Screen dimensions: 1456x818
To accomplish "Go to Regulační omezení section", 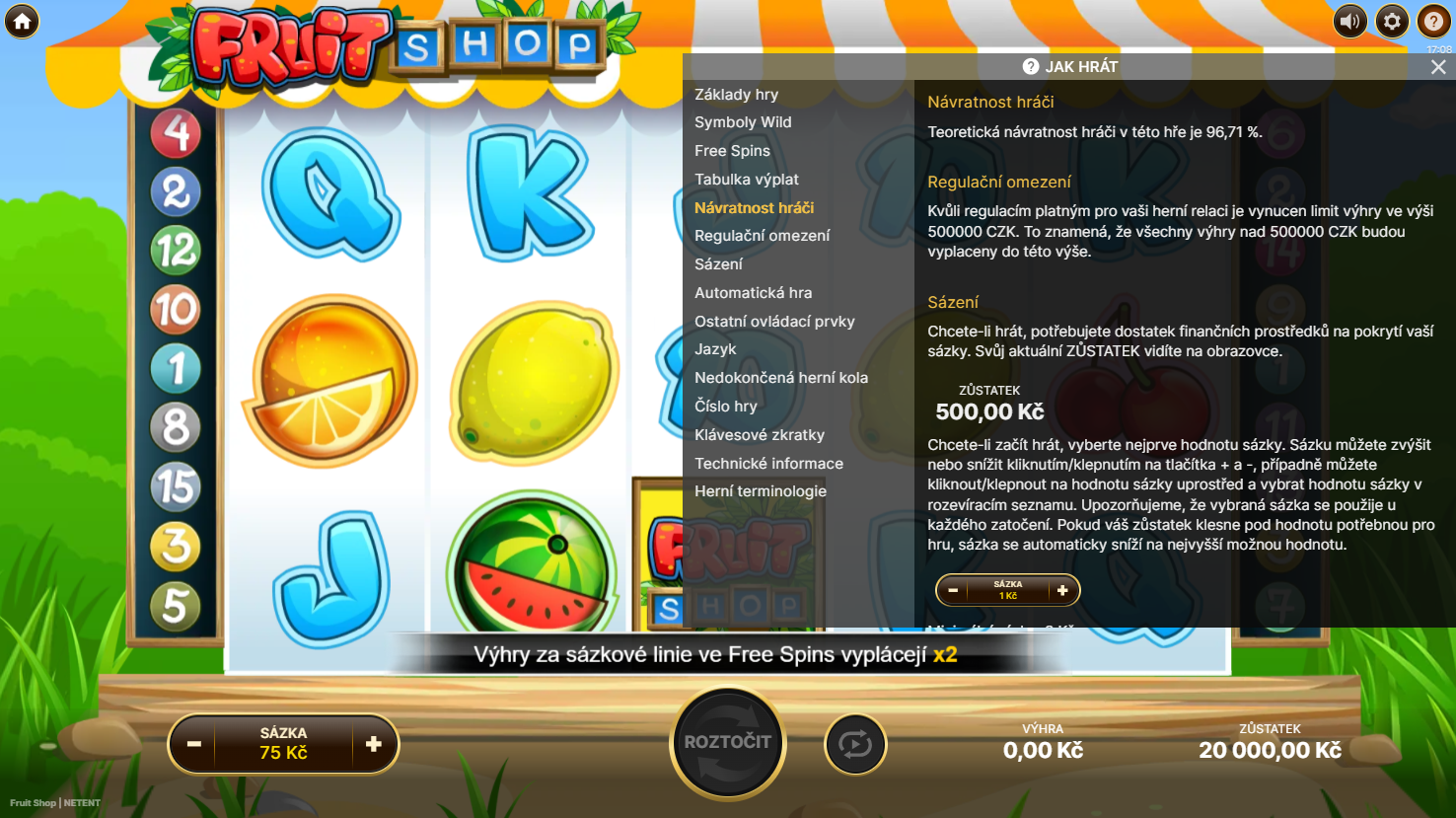I will click(x=762, y=236).
